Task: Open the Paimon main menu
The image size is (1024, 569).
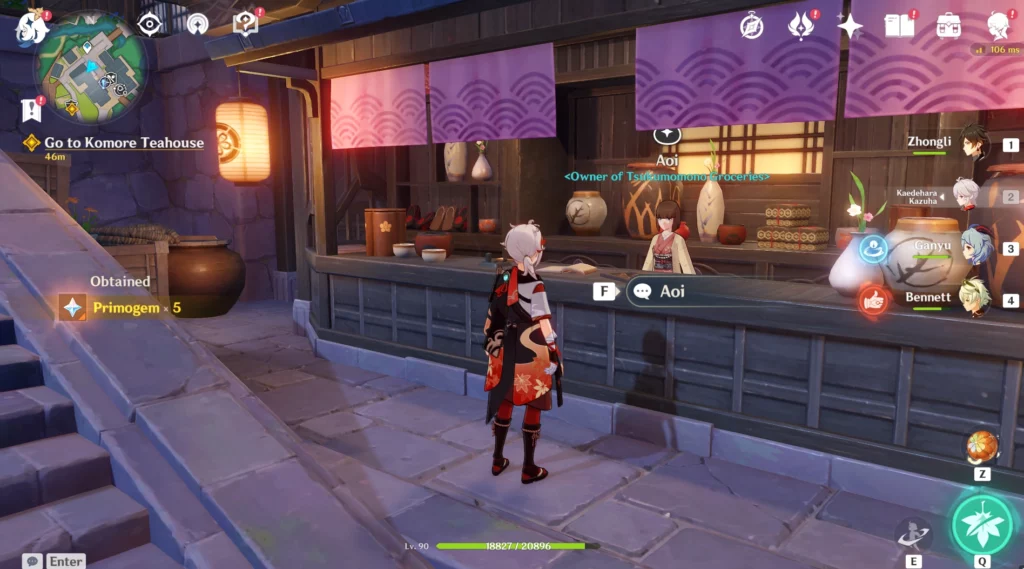Action: pyautogui.click(x=32, y=27)
